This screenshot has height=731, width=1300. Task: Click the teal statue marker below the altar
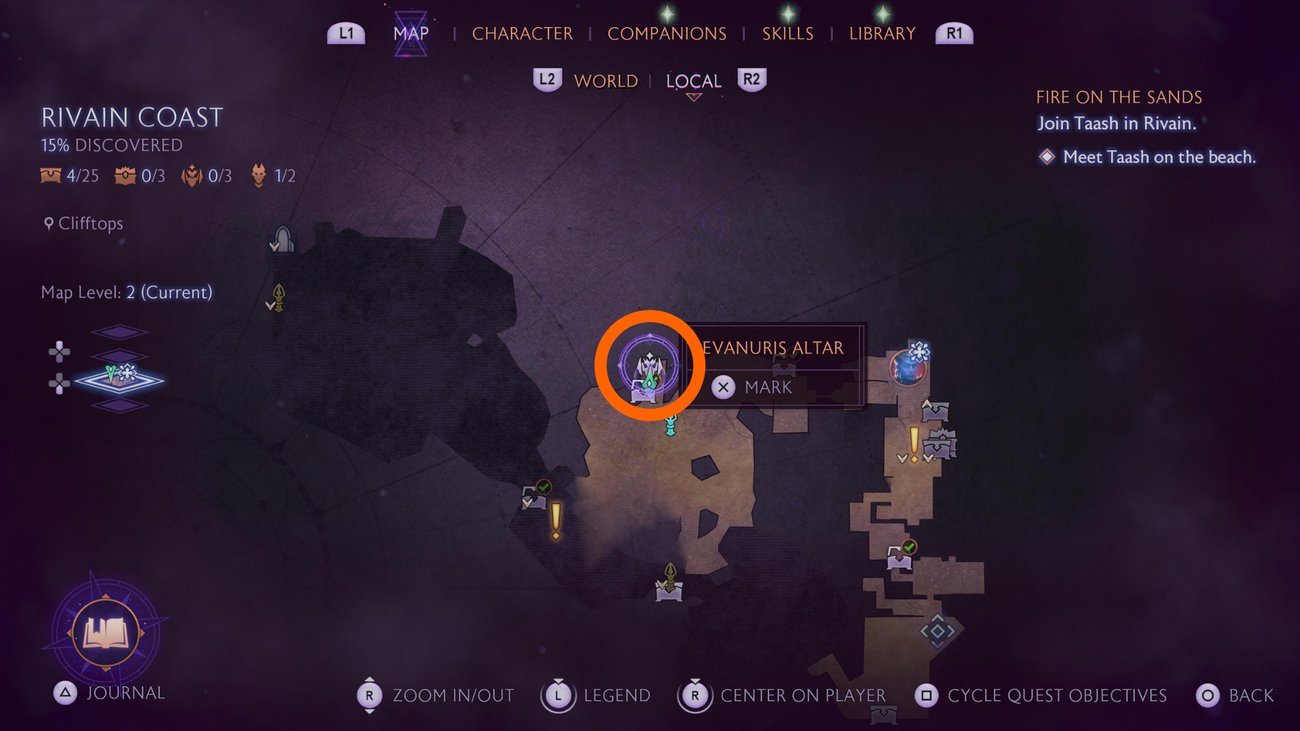(x=672, y=424)
